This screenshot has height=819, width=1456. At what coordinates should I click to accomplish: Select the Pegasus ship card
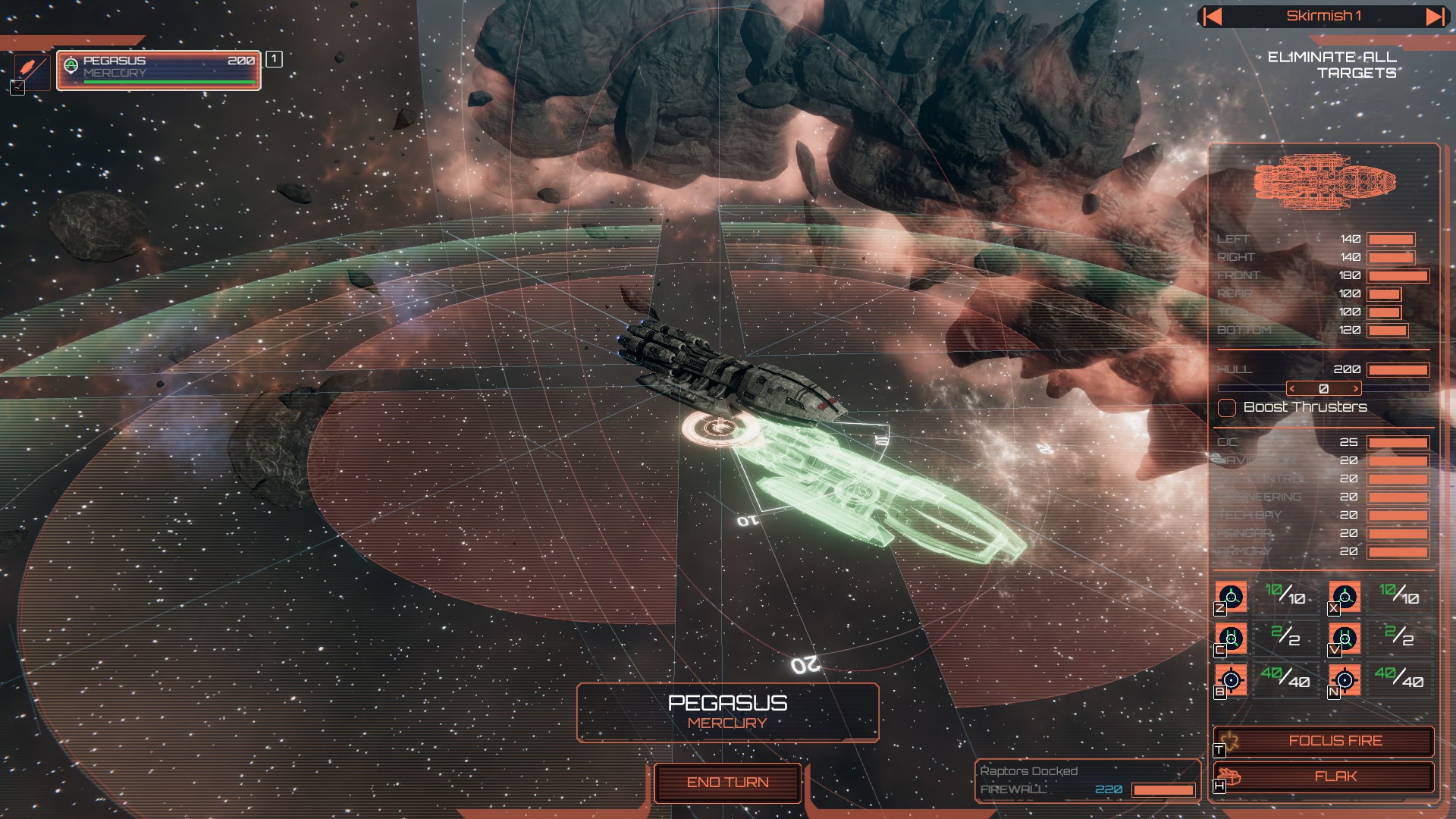pos(158,71)
